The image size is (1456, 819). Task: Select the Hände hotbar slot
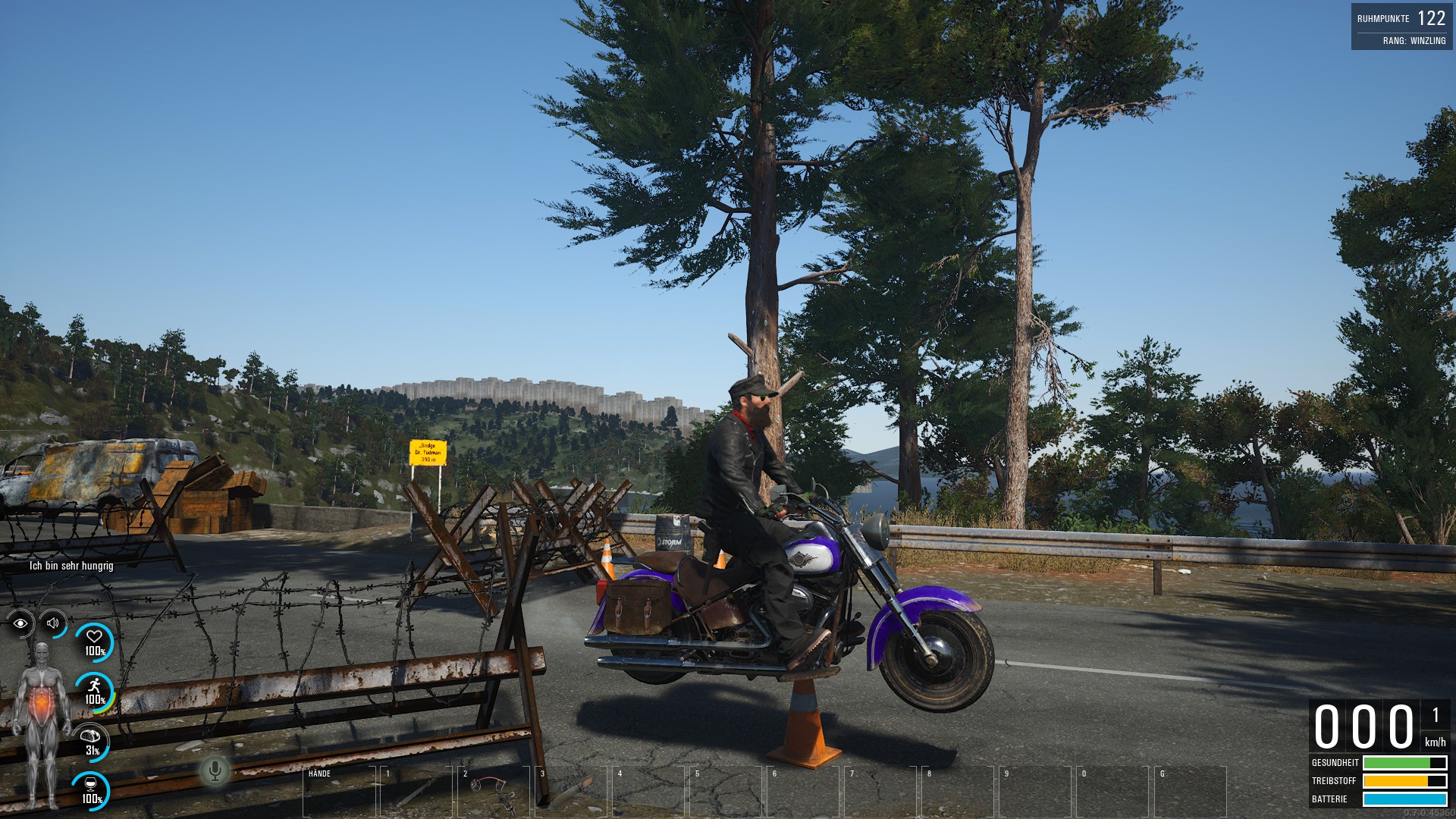(339, 791)
